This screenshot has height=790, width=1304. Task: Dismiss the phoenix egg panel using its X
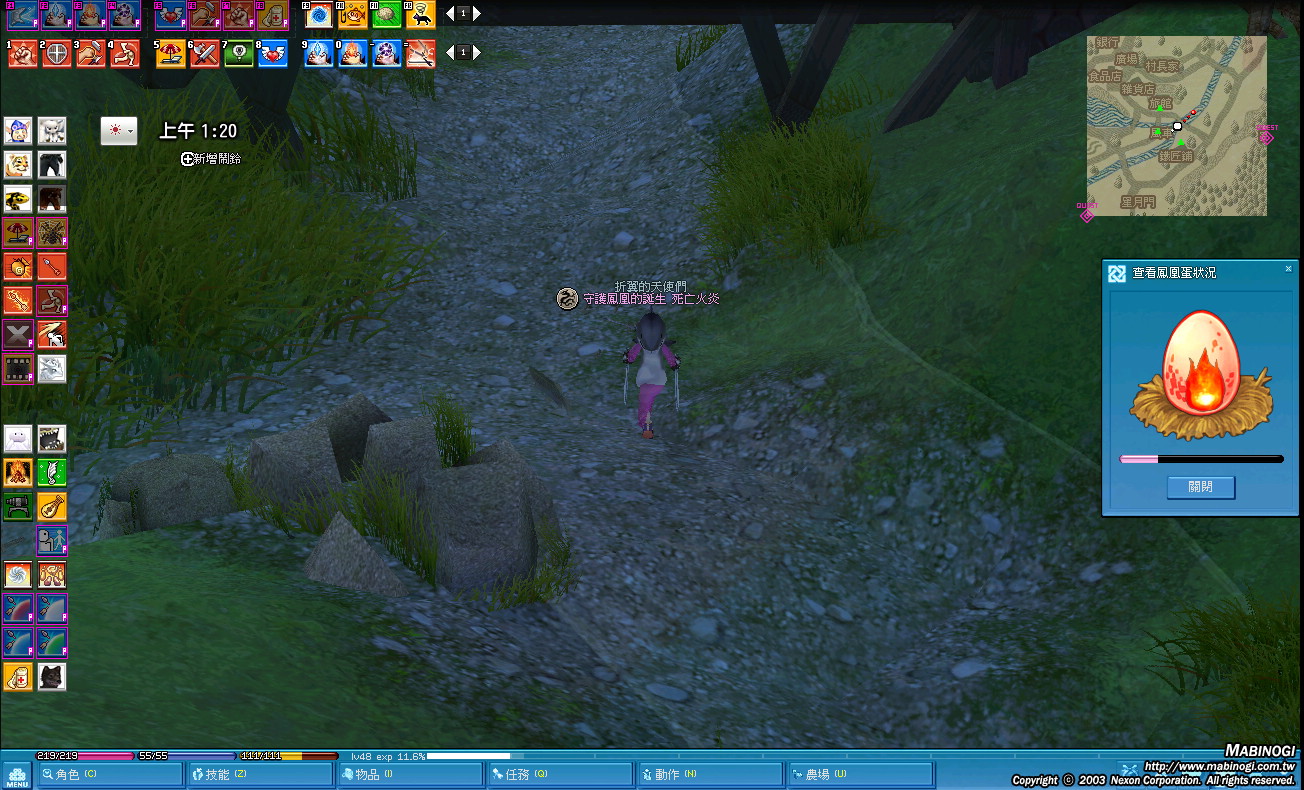point(1288,269)
